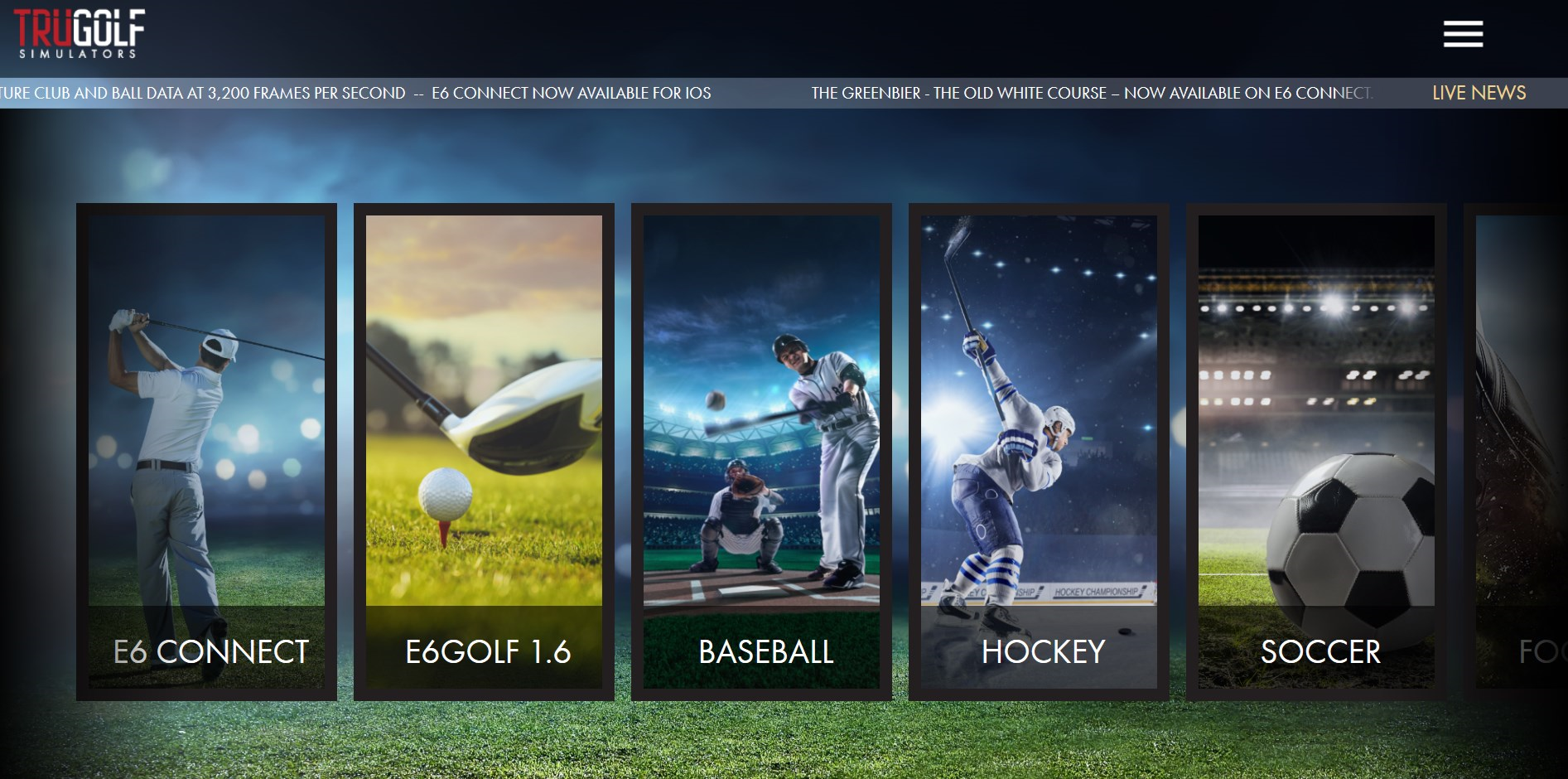This screenshot has height=779, width=1568.
Task: Open the E6 Connect iOS news headline
Action: click(571, 93)
